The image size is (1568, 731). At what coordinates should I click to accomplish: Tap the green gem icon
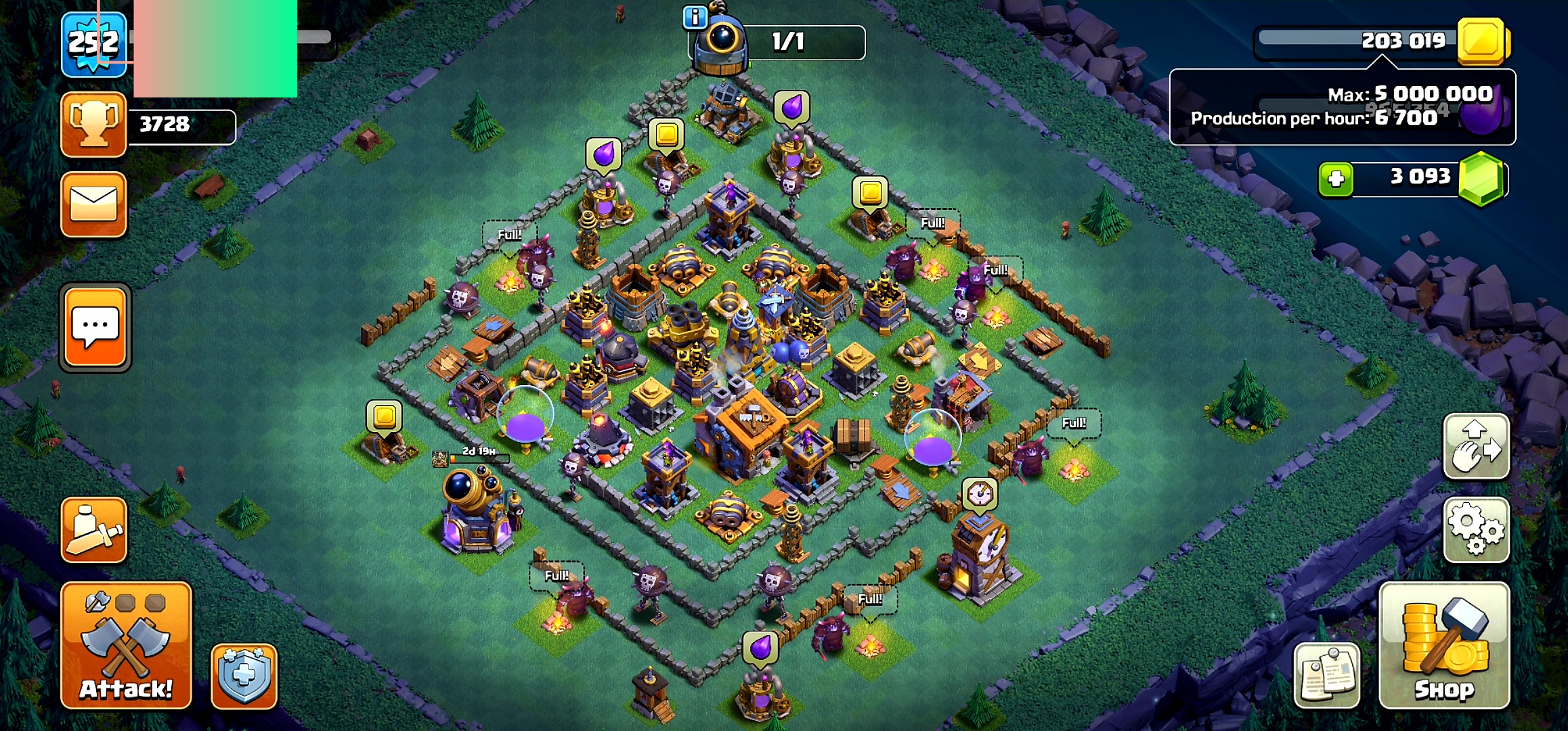1481,178
